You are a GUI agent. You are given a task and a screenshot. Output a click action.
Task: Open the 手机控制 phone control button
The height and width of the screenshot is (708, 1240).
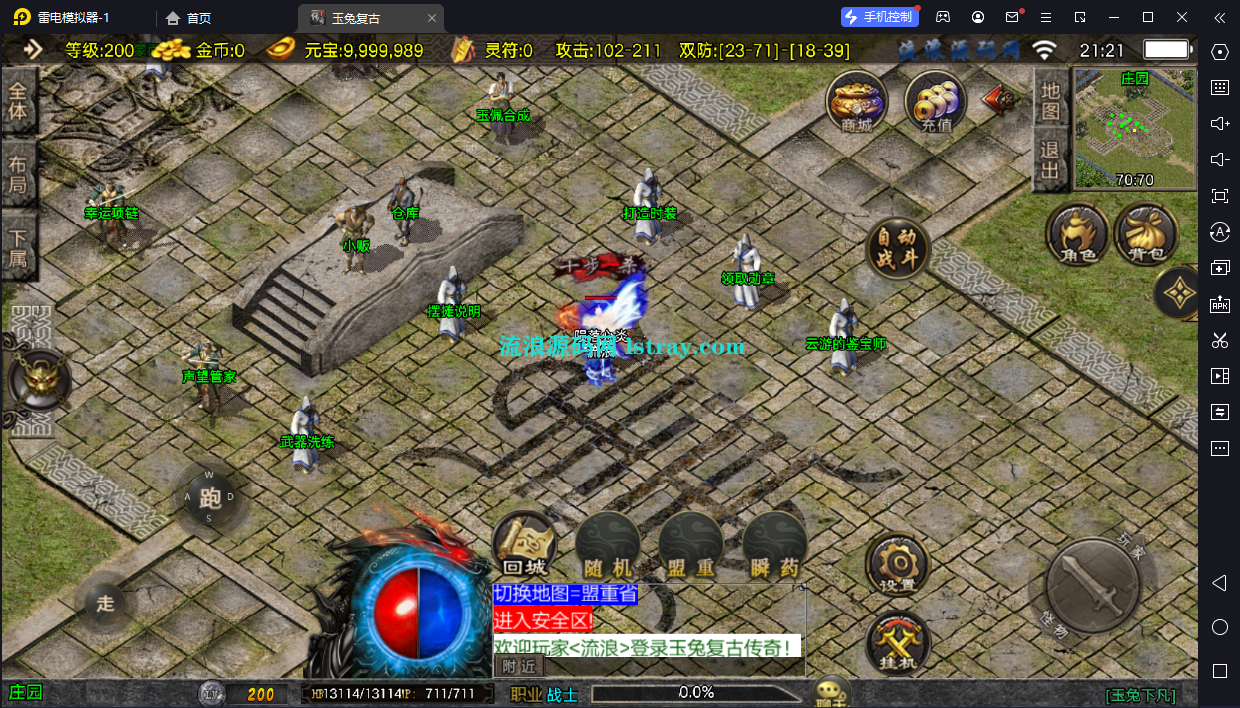pyautogui.click(x=879, y=17)
